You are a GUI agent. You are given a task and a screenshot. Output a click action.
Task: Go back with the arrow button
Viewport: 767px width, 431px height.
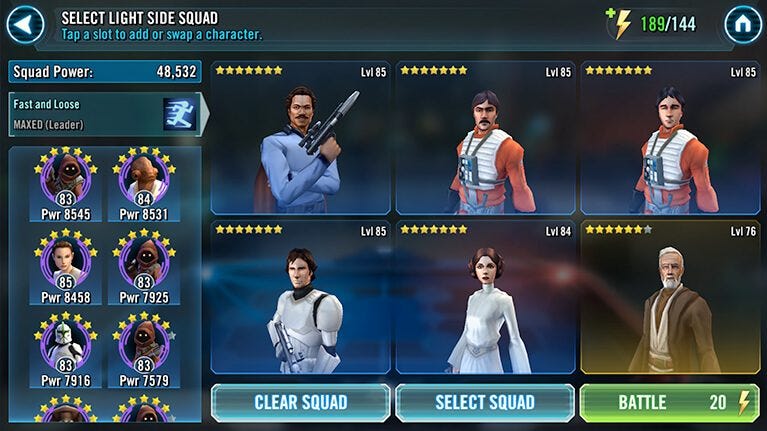25,24
